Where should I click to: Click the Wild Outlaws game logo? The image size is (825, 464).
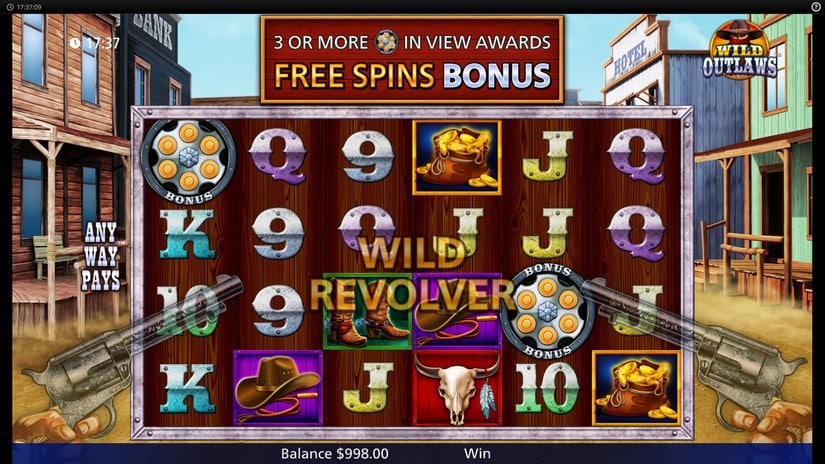pyautogui.click(x=739, y=52)
